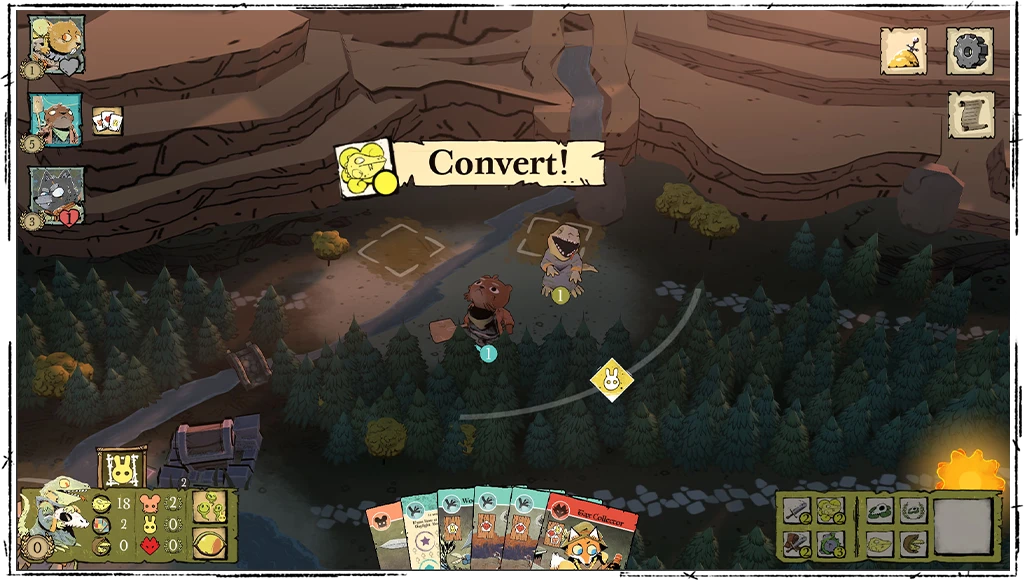Click the yellow rabbit diamond marker

pyautogui.click(x=609, y=379)
